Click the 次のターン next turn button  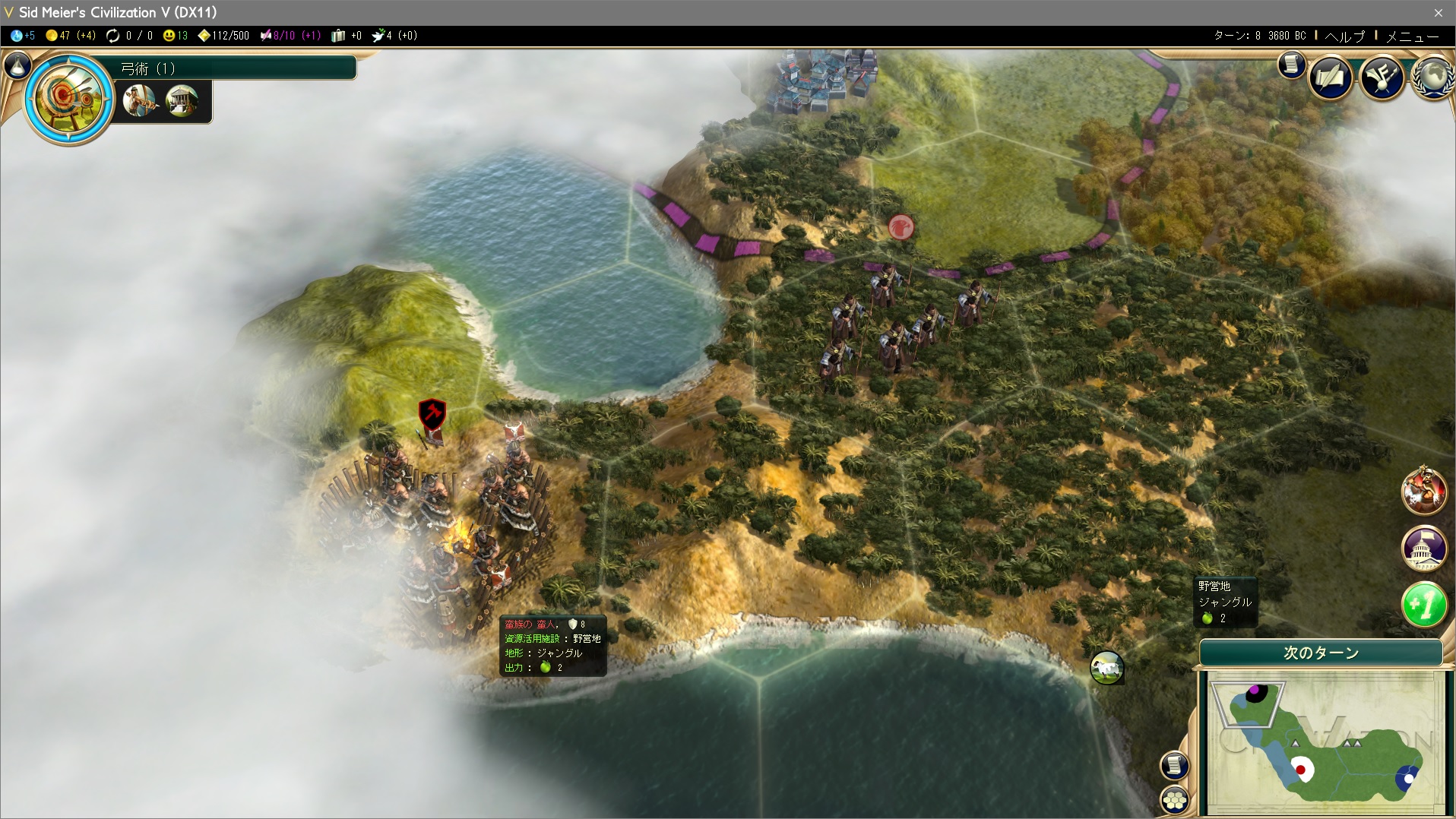[1321, 653]
